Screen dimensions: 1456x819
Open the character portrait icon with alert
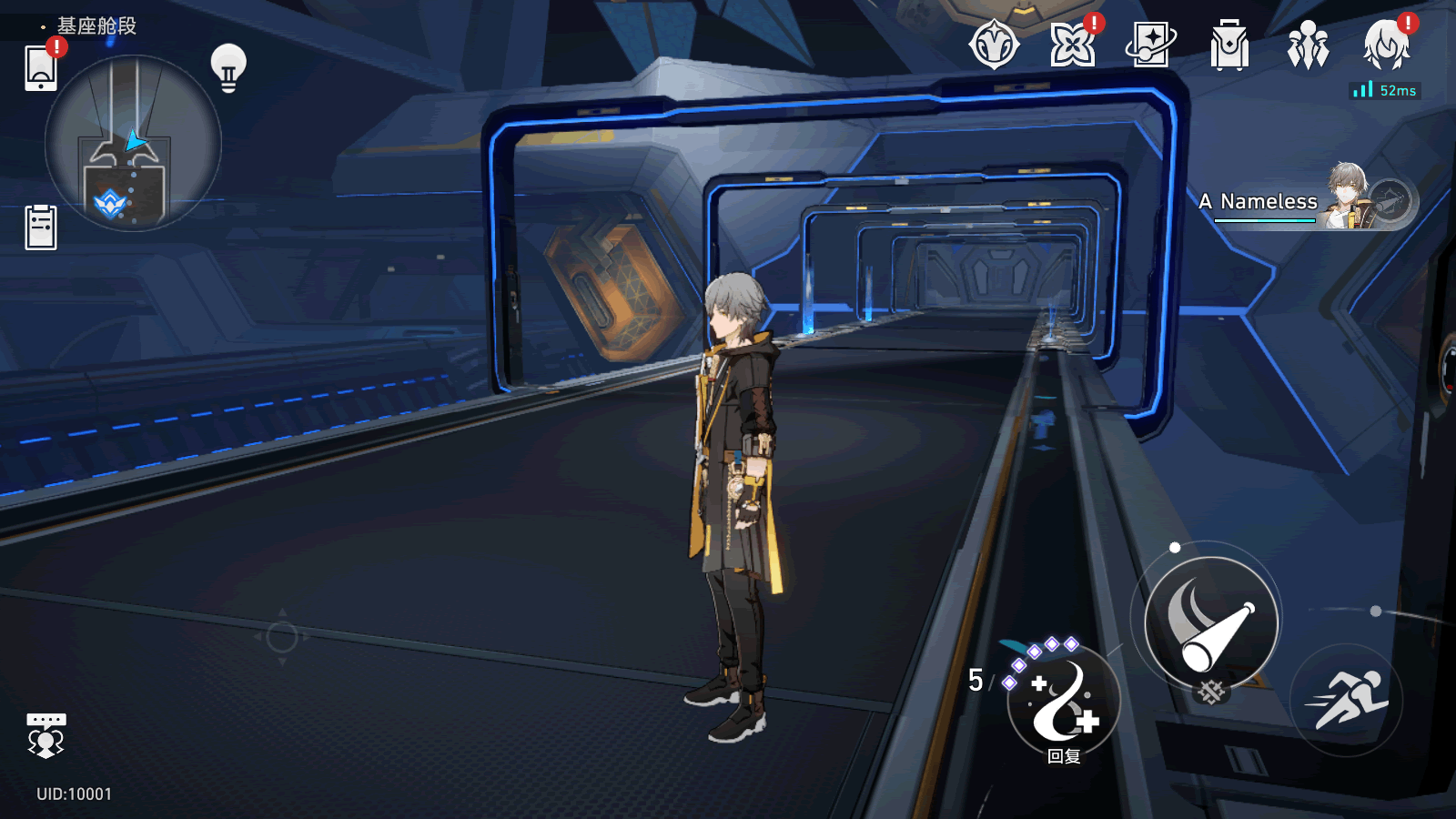(x=1386, y=45)
